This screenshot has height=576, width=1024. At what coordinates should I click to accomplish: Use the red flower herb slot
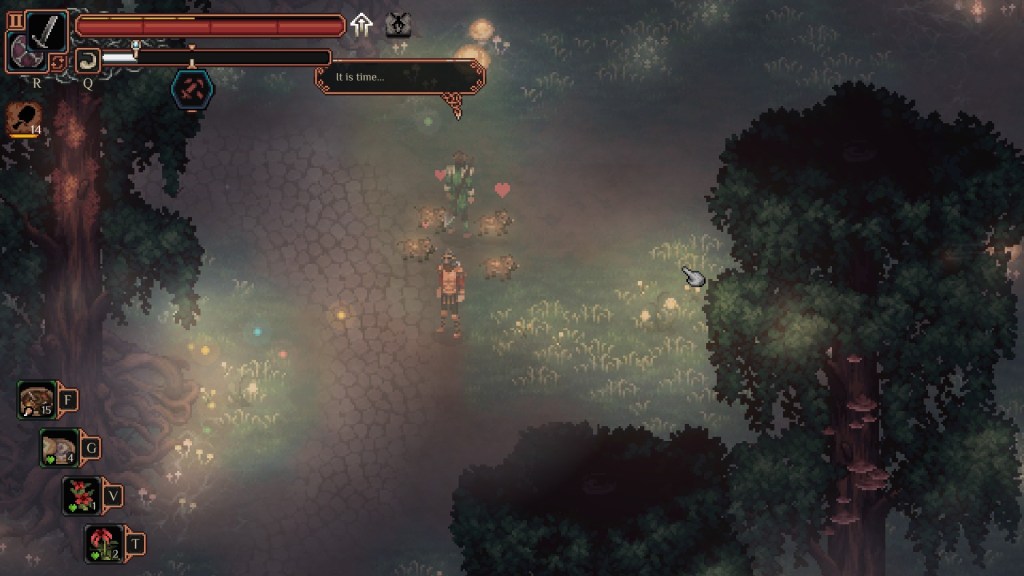(x=104, y=543)
